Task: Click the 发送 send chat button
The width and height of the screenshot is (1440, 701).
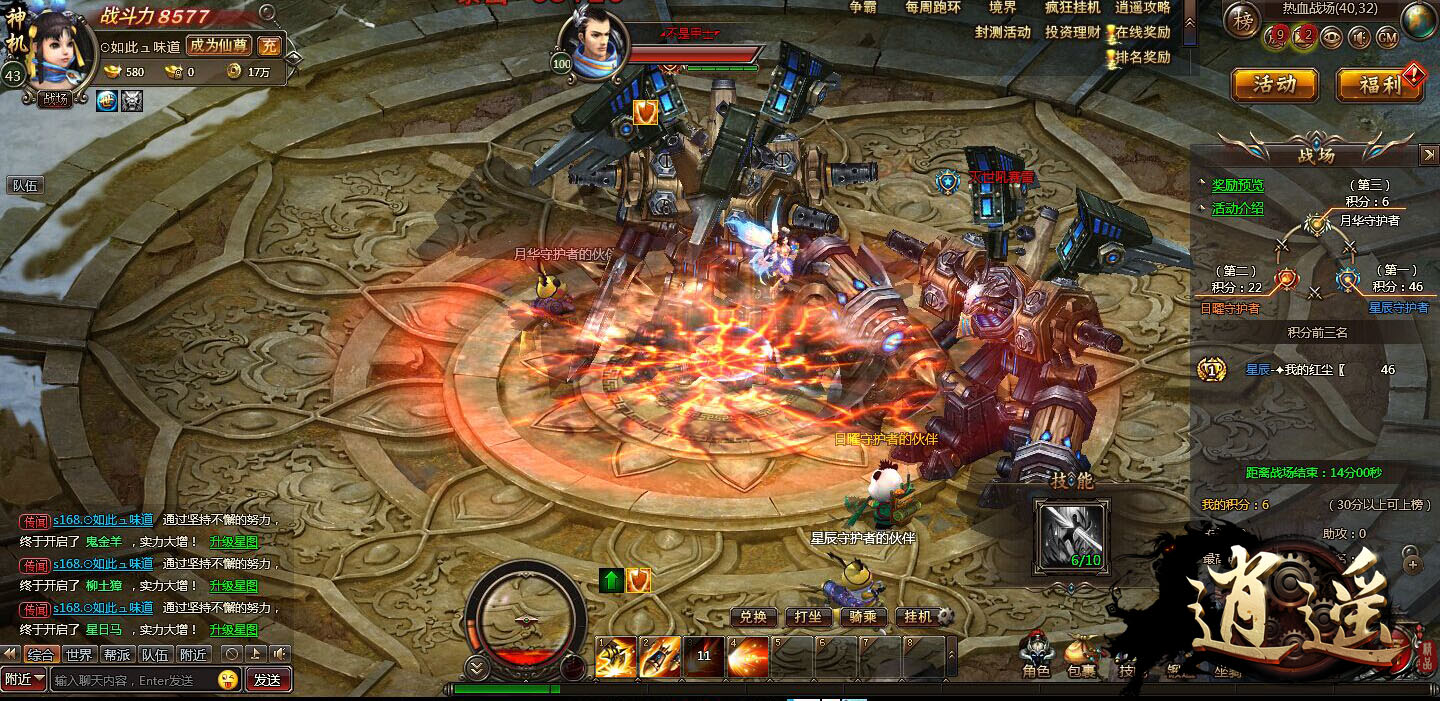Action: coord(267,680)
